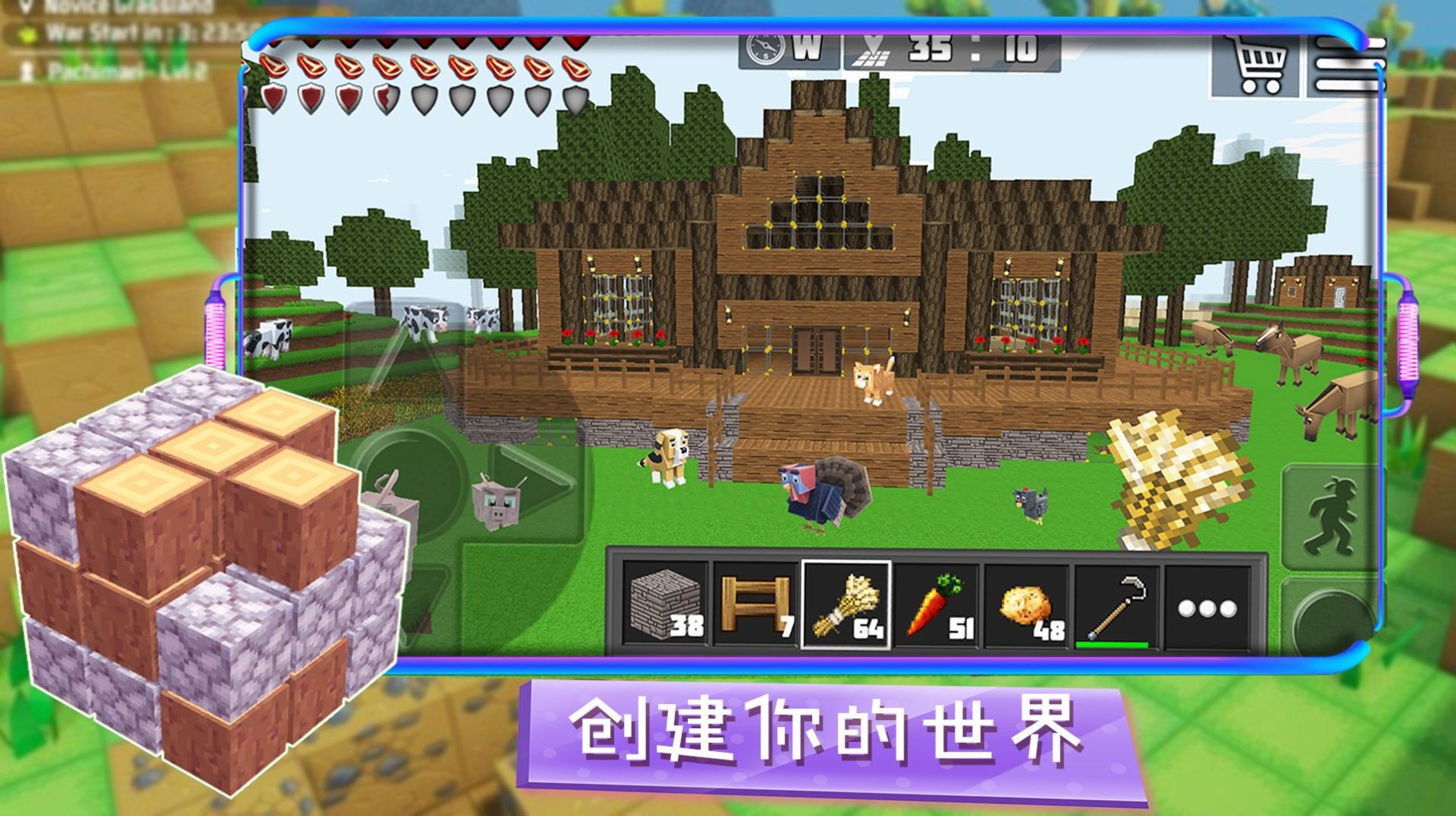
Task: Select the wooden fence item in the hotbar
Action: point(756,606)
